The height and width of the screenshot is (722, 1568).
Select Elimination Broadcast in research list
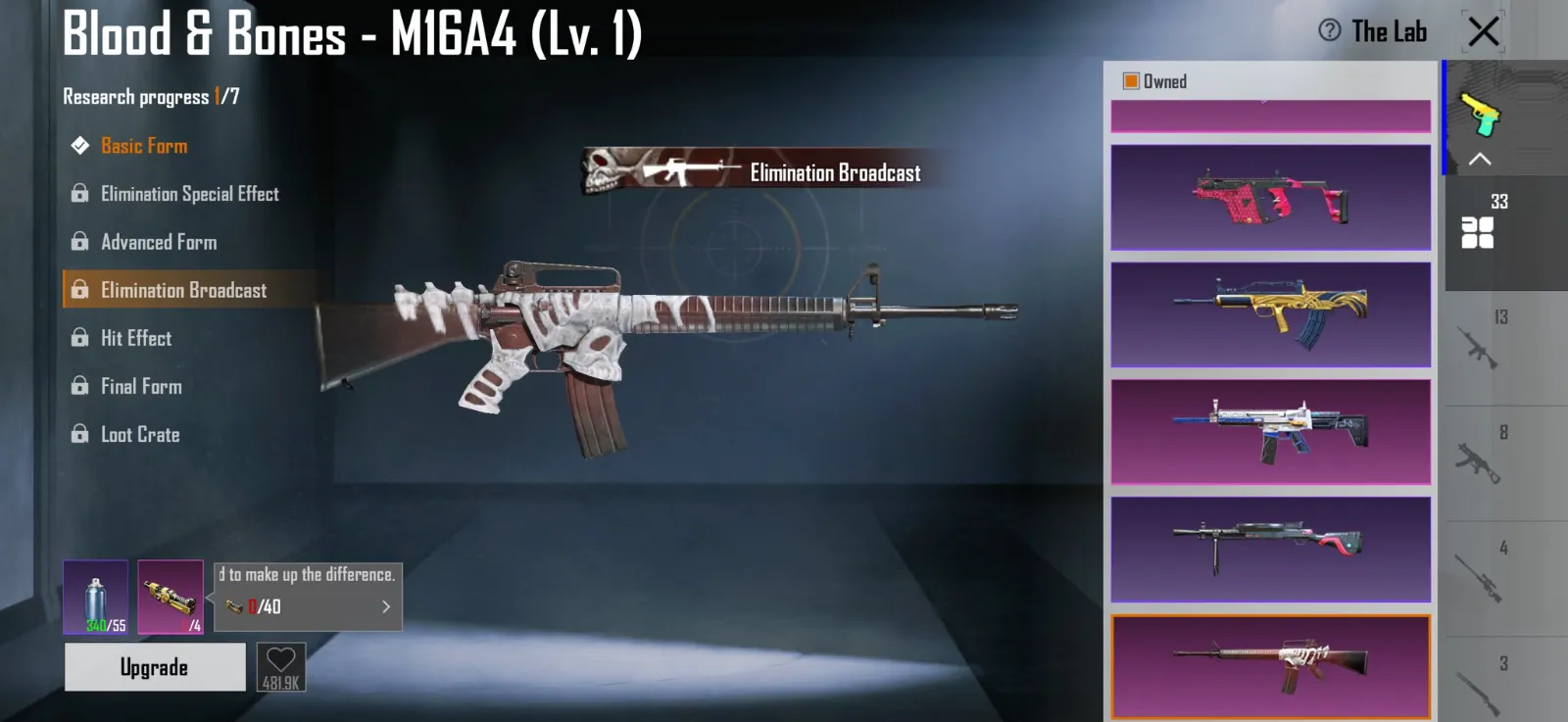183,290
